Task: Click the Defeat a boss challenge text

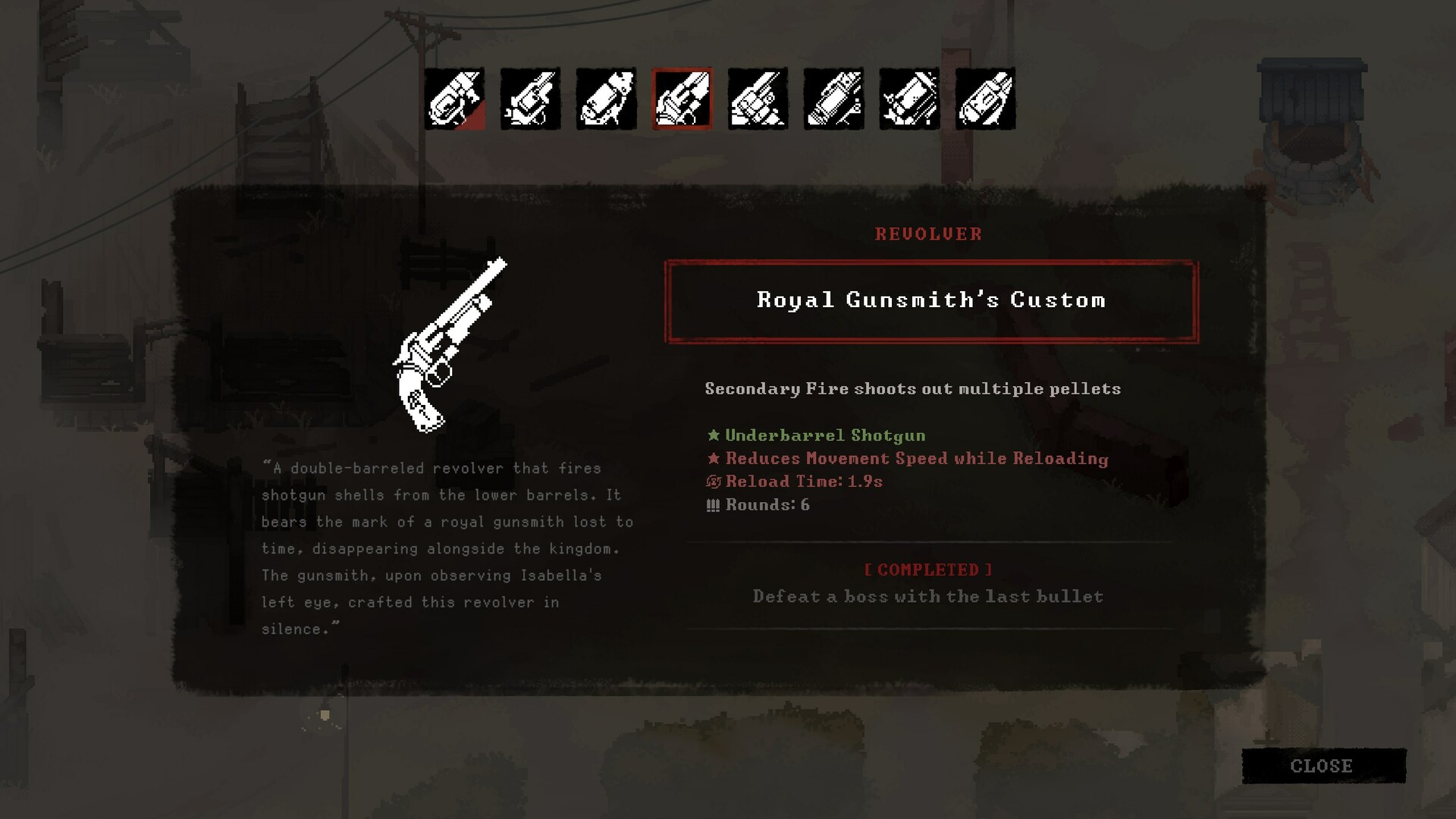Action: [x=927, y=596]
